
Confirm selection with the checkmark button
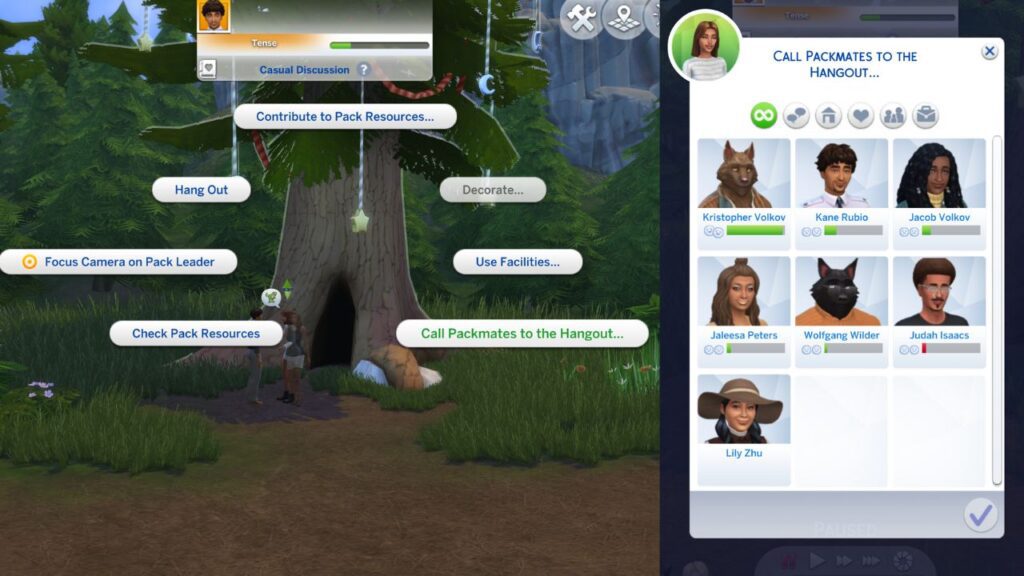pos(980,515)
